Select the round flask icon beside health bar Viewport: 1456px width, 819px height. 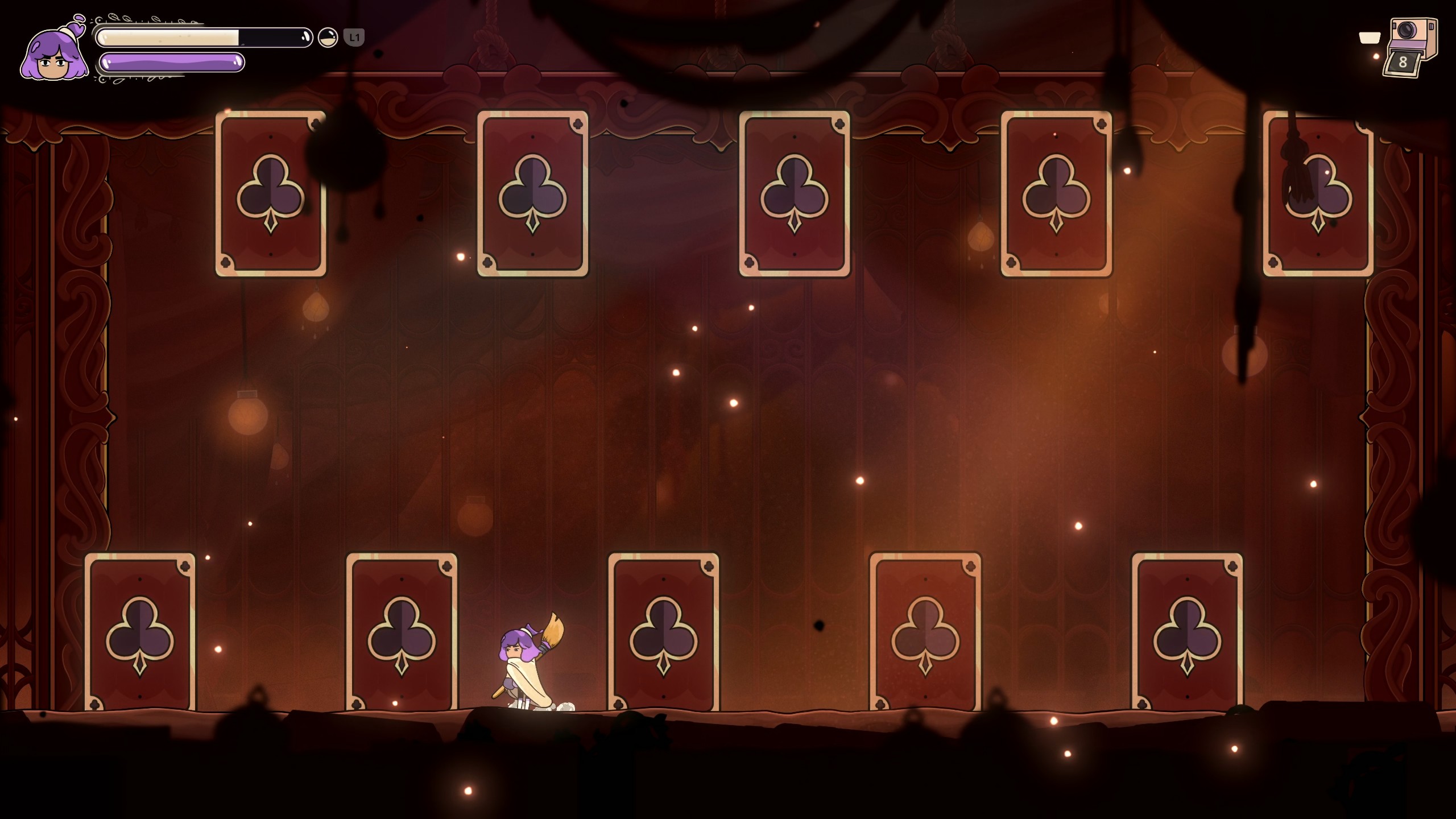click(328, 38)
